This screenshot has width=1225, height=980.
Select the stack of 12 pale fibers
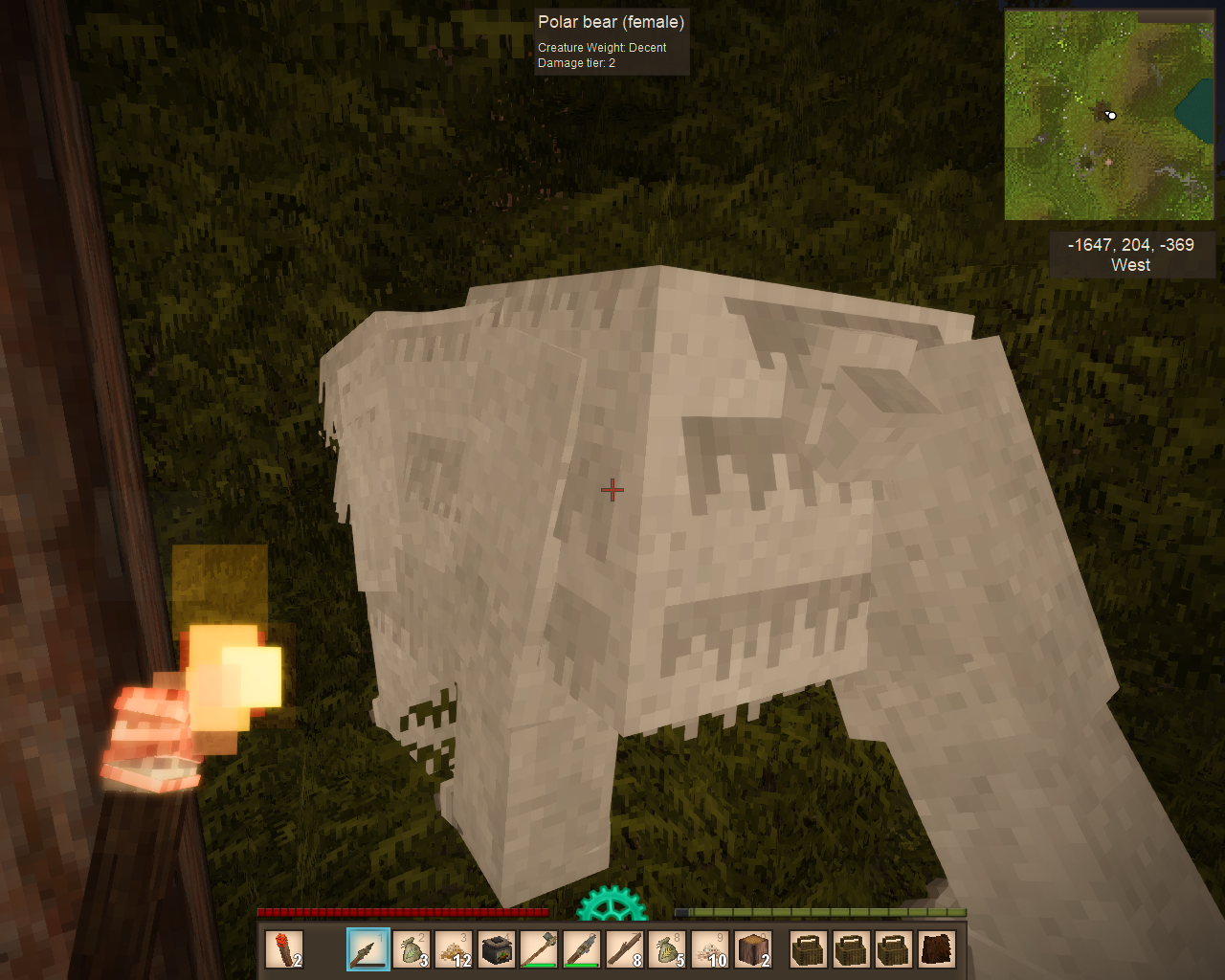tap(455, 949)
